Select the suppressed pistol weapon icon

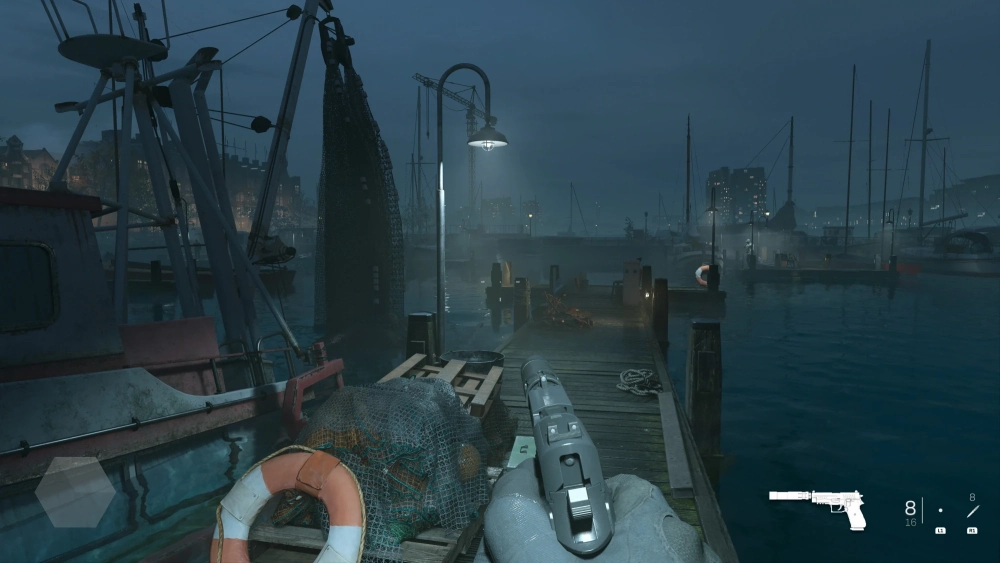[817, 506]
